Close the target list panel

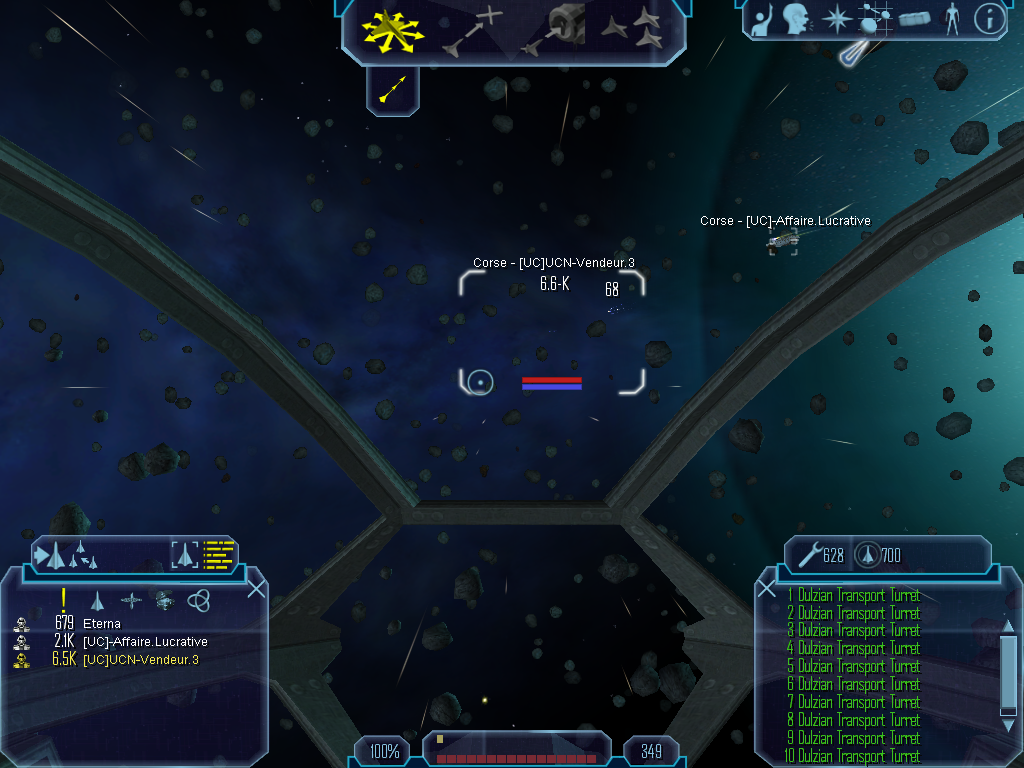click(256, 588)
